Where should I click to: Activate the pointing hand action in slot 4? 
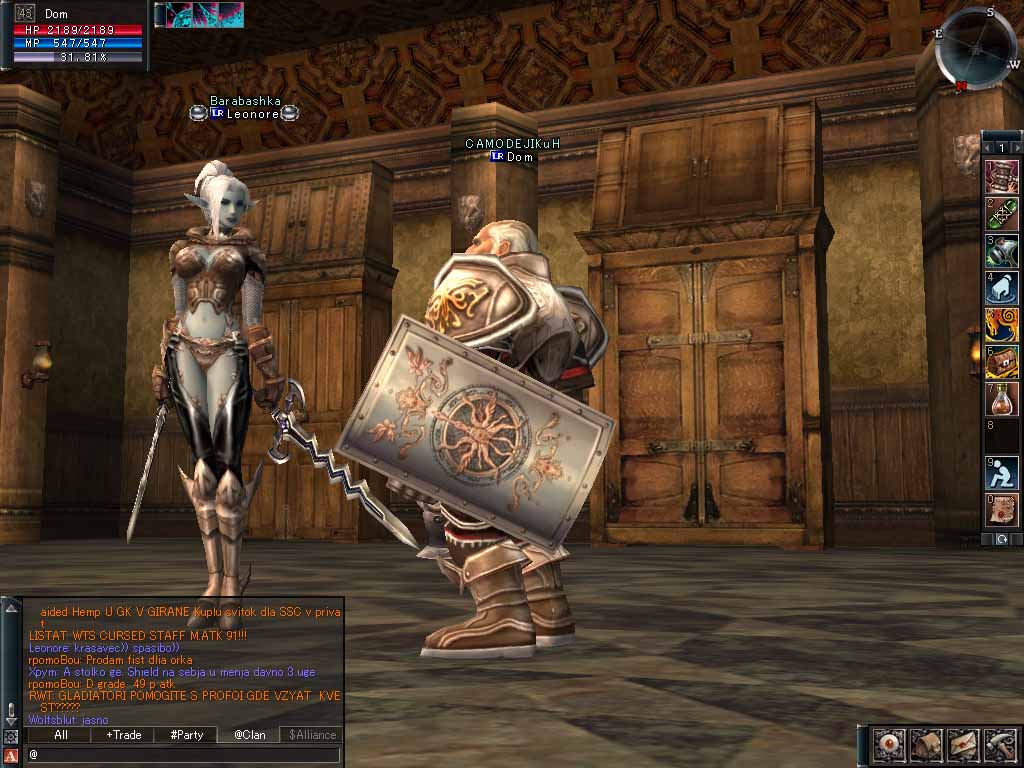click(x=1002, y=288)
